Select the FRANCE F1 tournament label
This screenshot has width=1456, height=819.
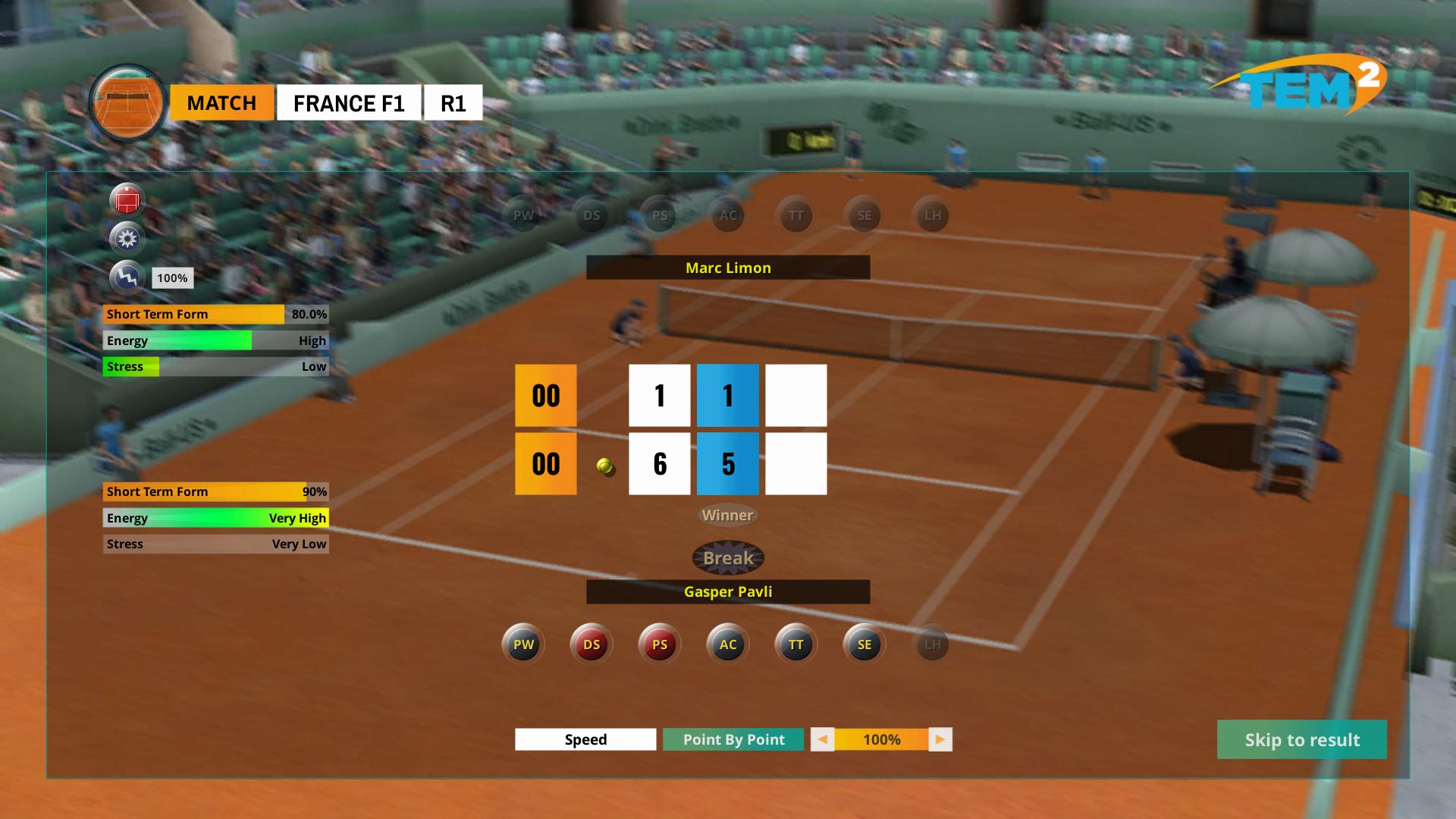tap(350, 102)
